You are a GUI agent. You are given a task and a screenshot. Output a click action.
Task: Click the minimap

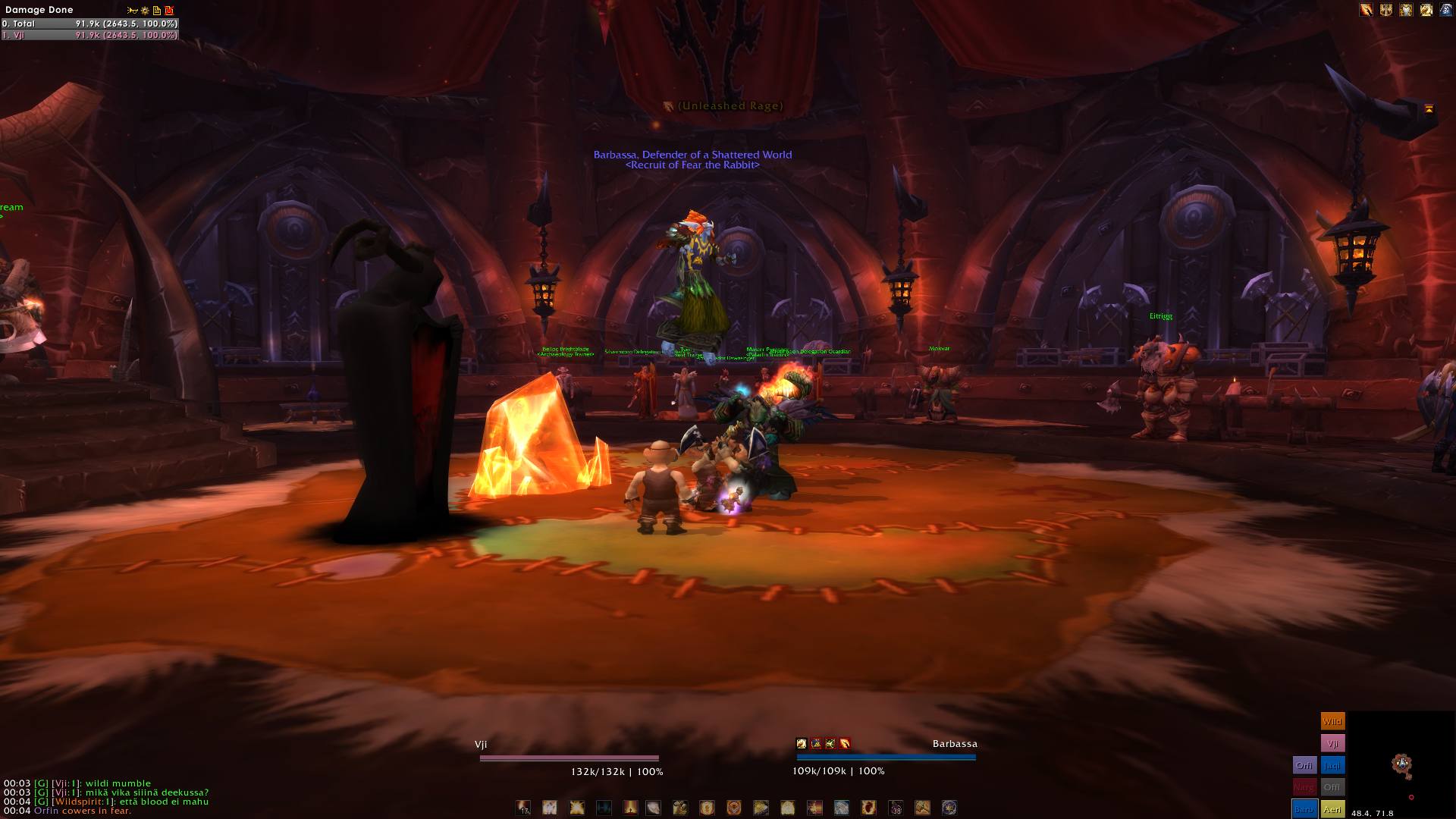1400,764
